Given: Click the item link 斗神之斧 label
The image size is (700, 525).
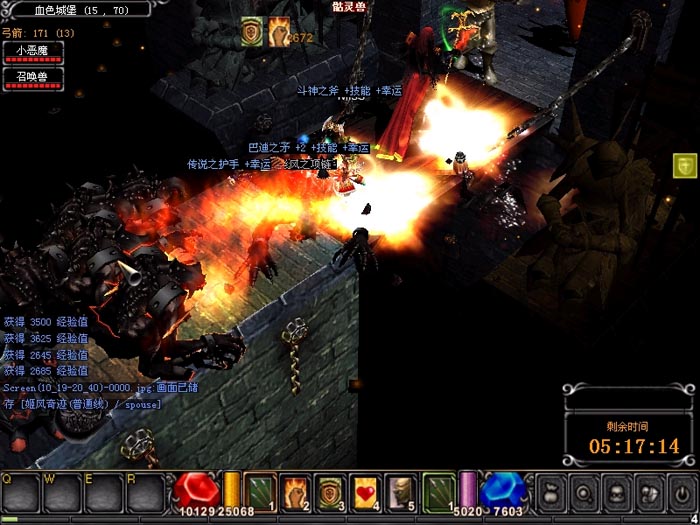Looking at the screenshot, I should pos(319,91).
